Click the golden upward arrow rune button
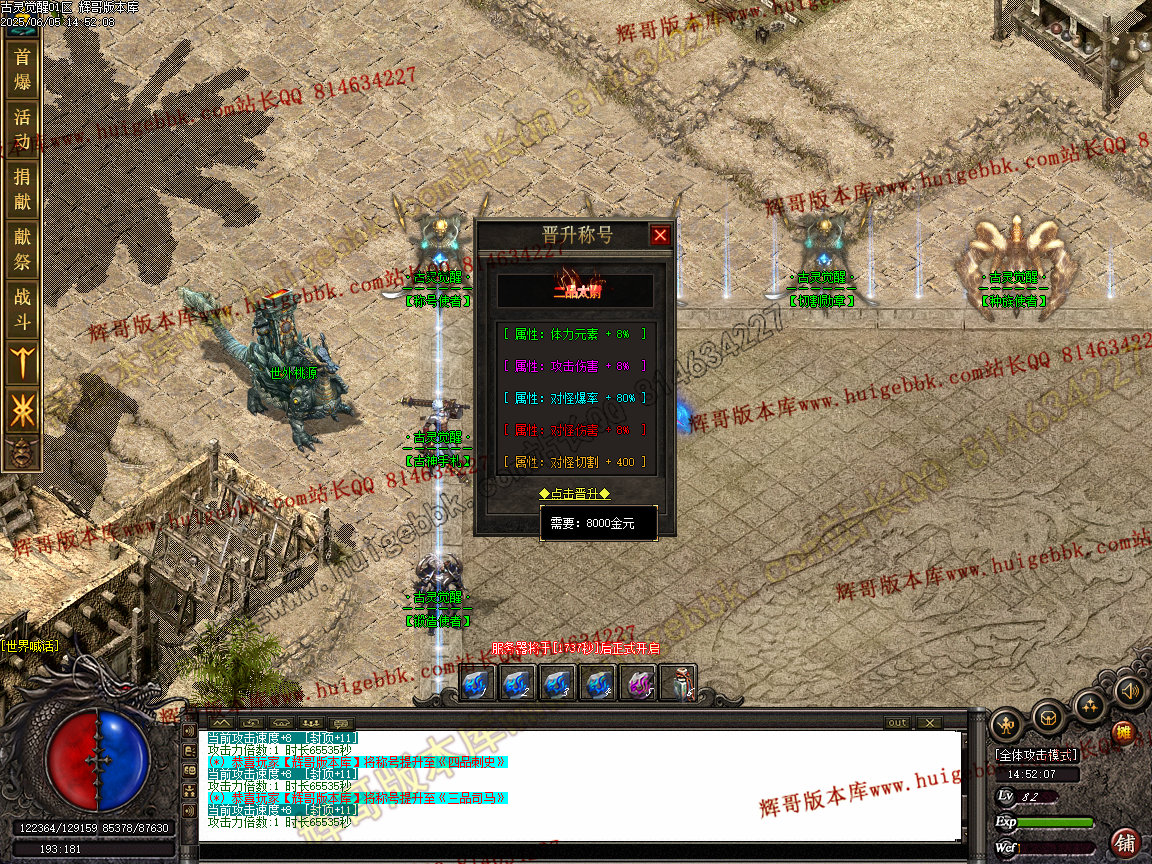 pos(22,362)
